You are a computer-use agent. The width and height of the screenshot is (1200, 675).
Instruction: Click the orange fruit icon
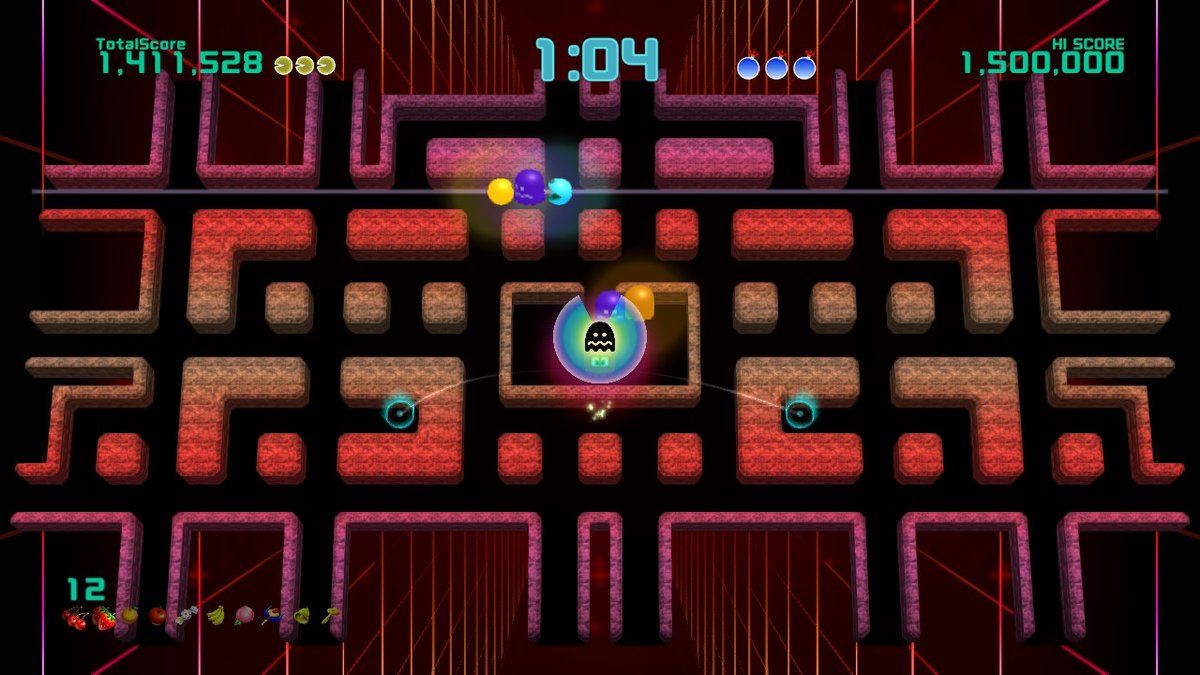coord(129,615)
